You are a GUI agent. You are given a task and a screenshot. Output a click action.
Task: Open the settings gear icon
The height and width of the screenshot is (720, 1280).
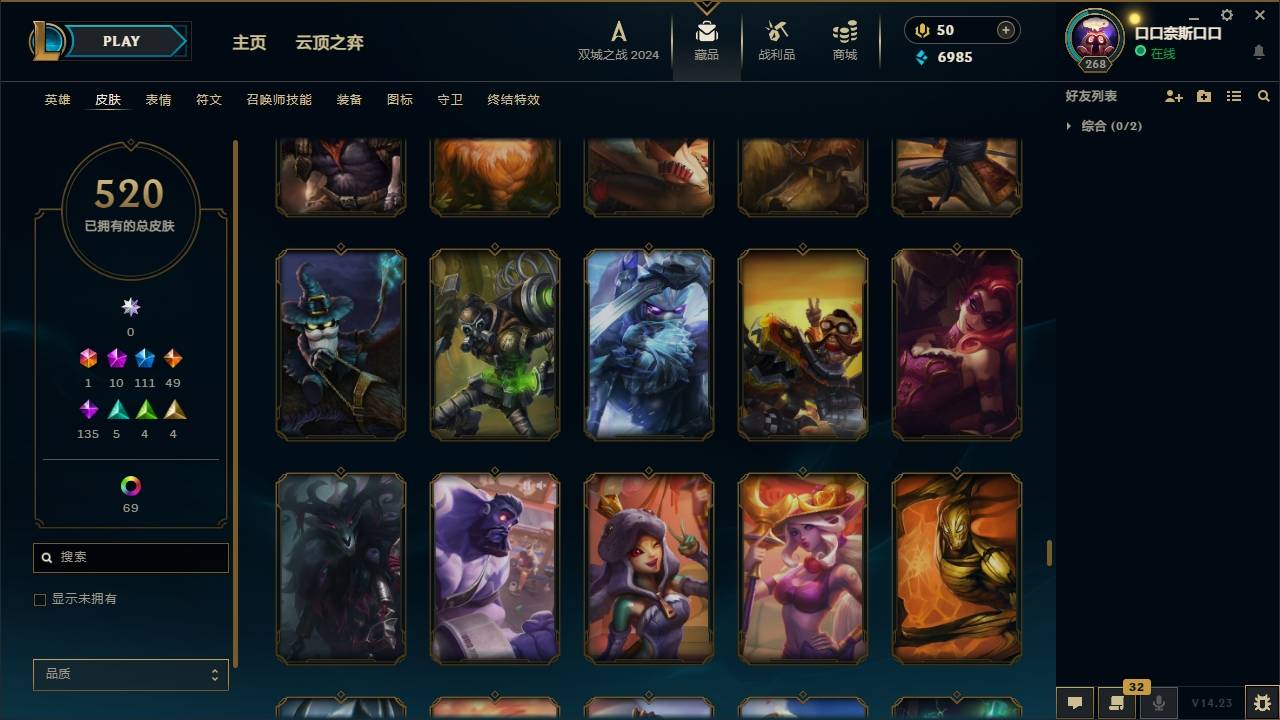coord(1227,15)
